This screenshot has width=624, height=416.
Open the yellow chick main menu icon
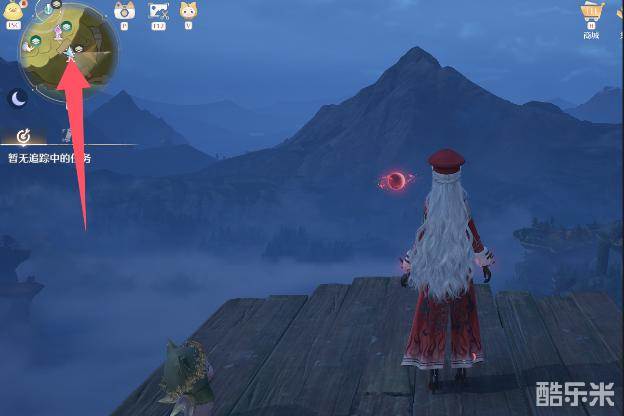[12, 14]
